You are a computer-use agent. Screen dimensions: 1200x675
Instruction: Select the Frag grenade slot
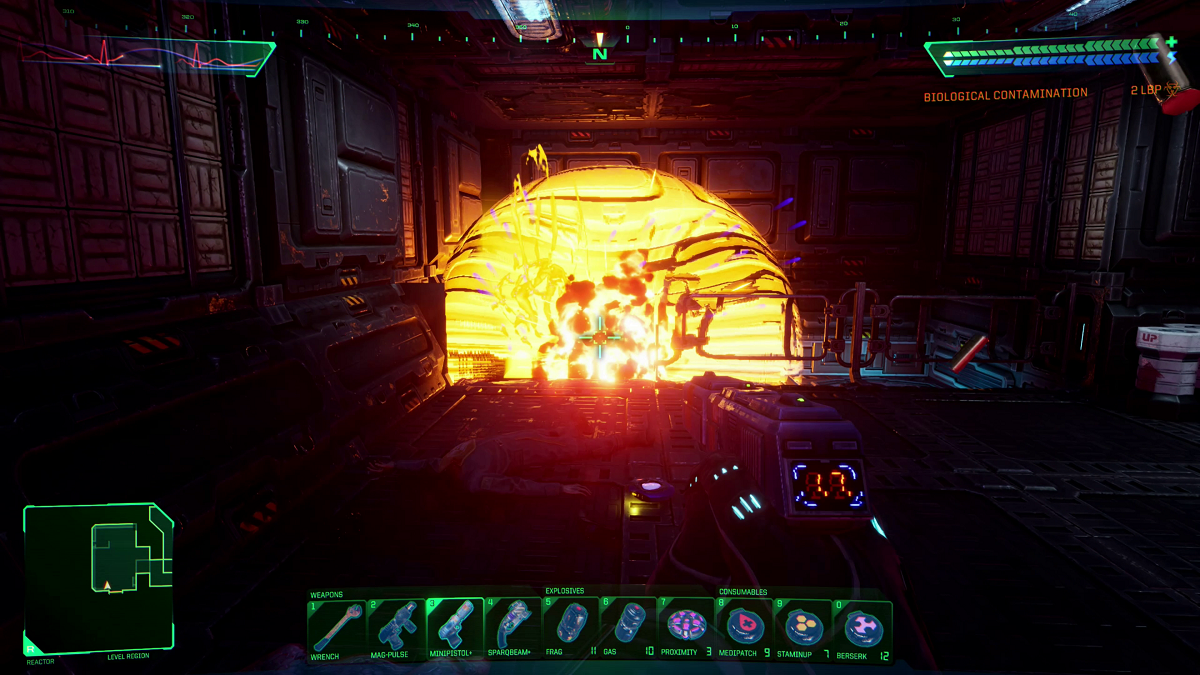point(570,627)
